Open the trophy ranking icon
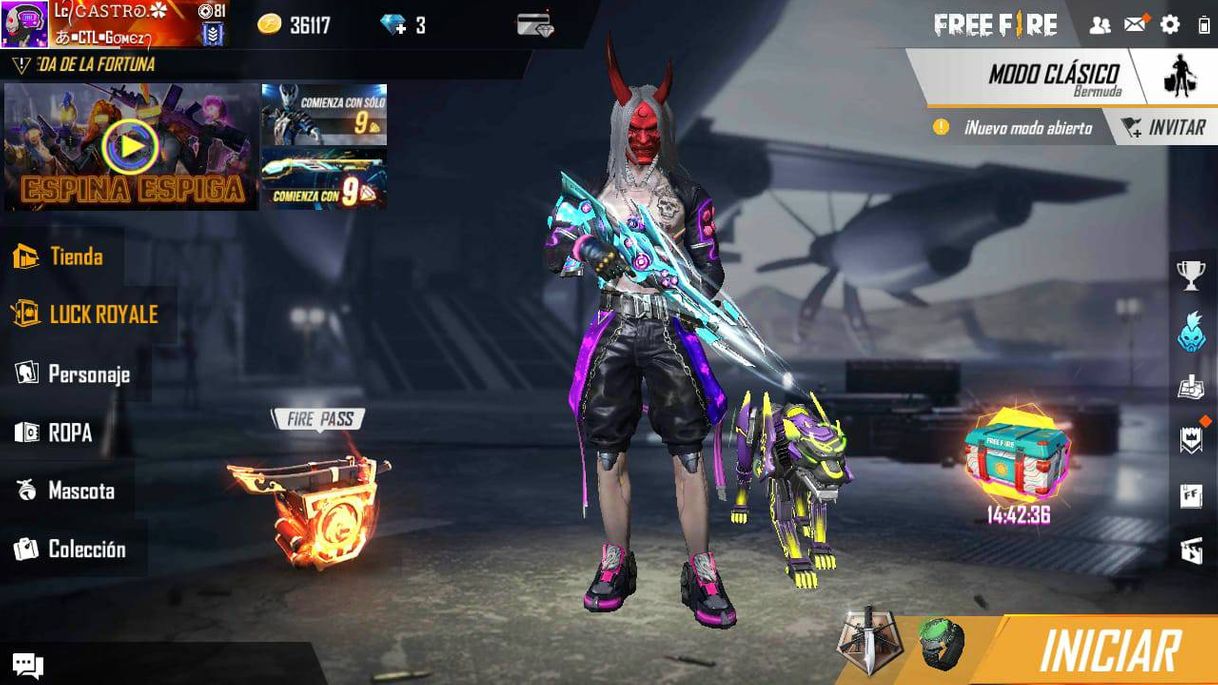Screen dimensions: 1218x685 [1190, 275]
